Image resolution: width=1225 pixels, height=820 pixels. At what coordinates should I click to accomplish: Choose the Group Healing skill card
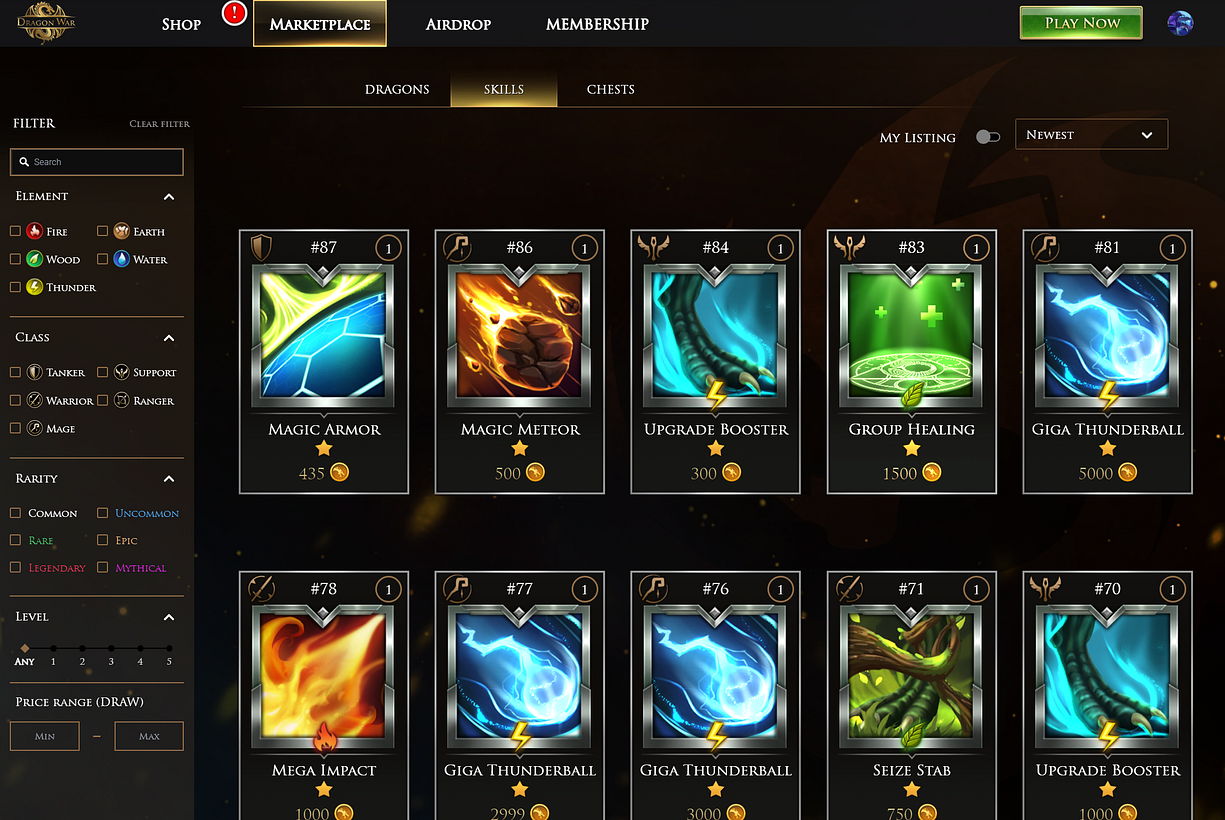click(912, 361)
